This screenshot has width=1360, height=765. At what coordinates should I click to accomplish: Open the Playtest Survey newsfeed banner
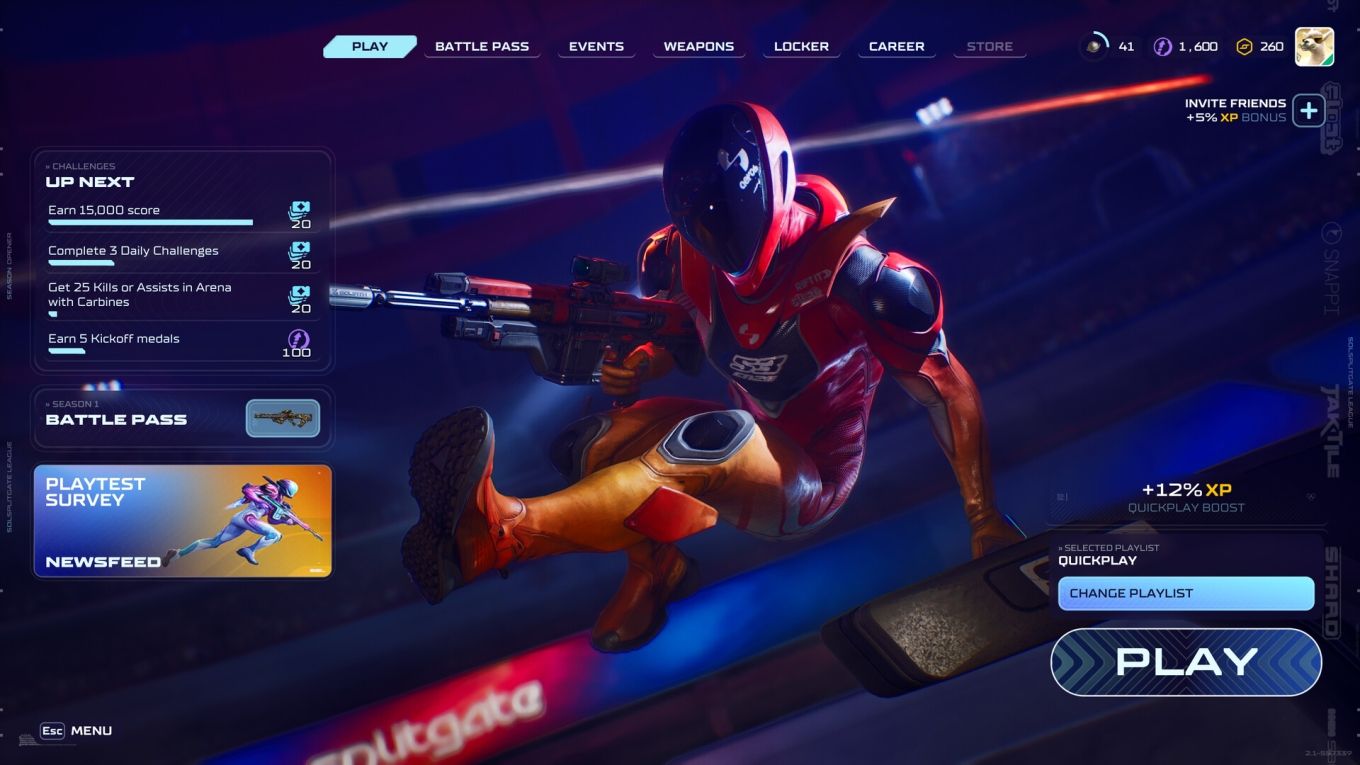click(x=183, y=520)
